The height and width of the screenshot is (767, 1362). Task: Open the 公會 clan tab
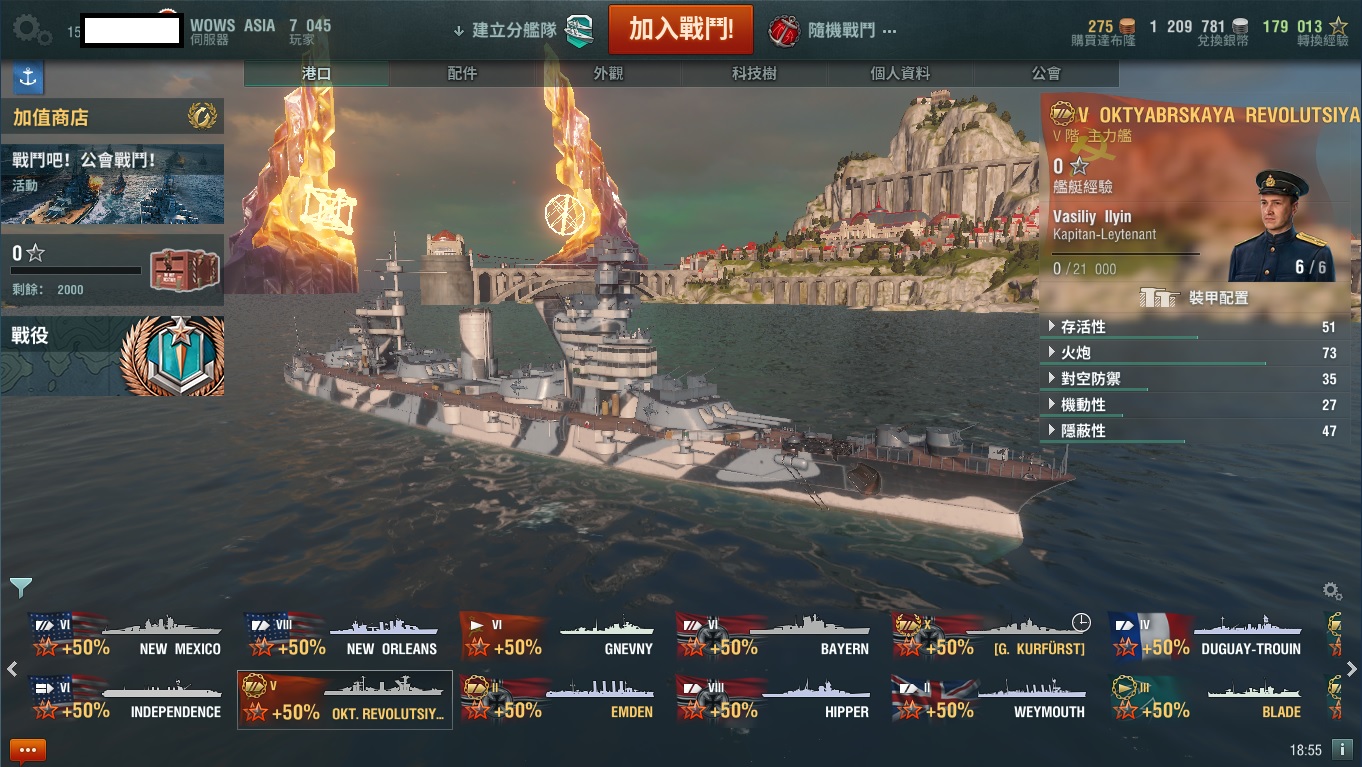click(x=1046, y=73)
